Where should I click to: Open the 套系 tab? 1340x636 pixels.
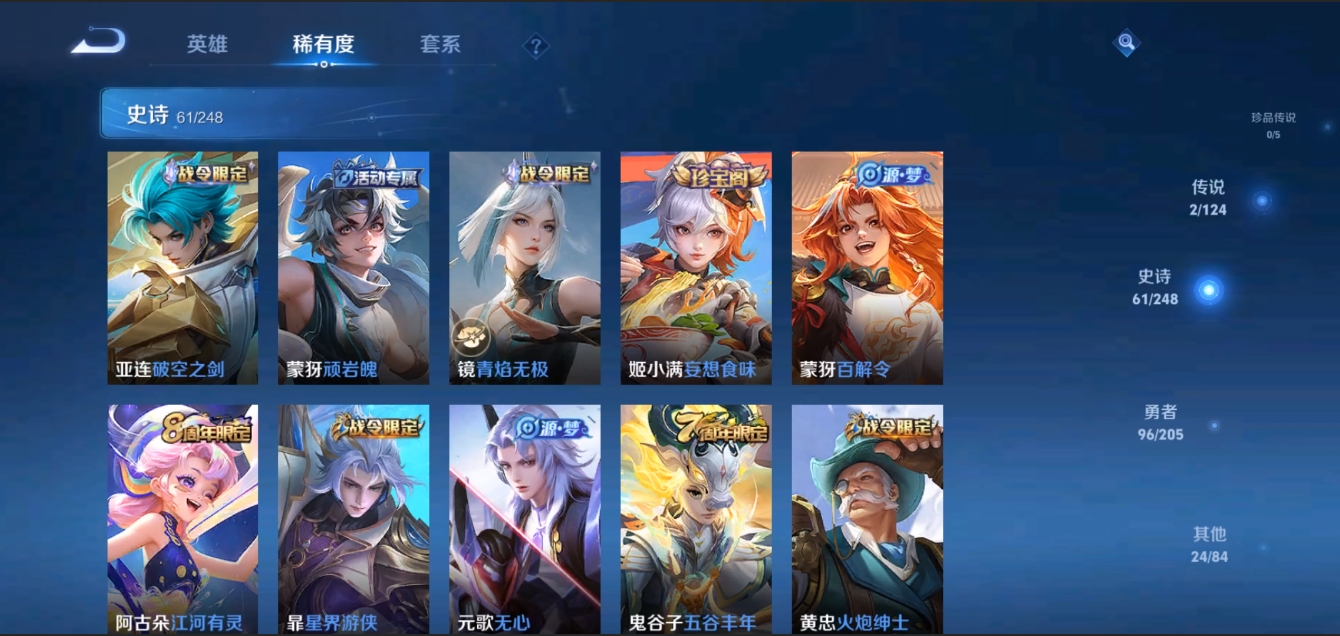tap(440, 44)
